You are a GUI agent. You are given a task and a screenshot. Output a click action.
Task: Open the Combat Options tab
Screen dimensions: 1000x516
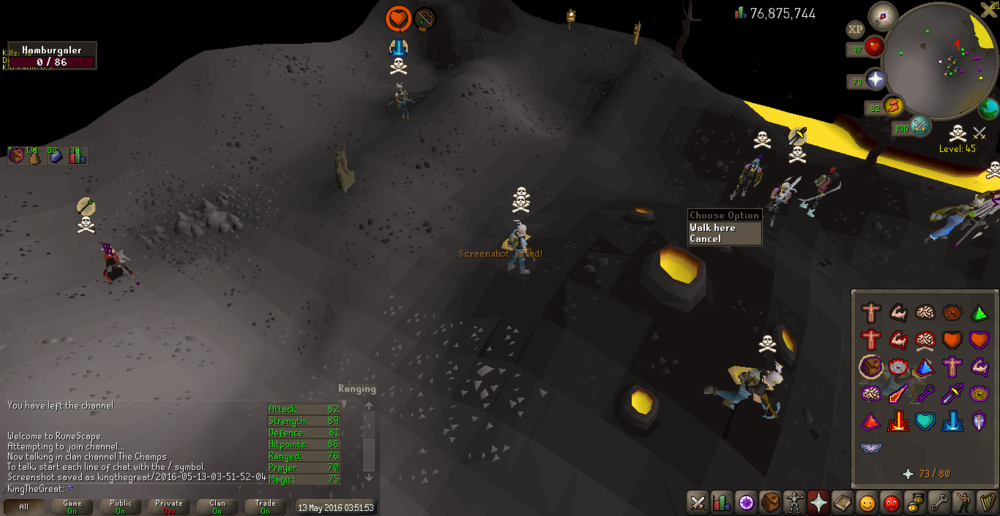coord(697,502)
